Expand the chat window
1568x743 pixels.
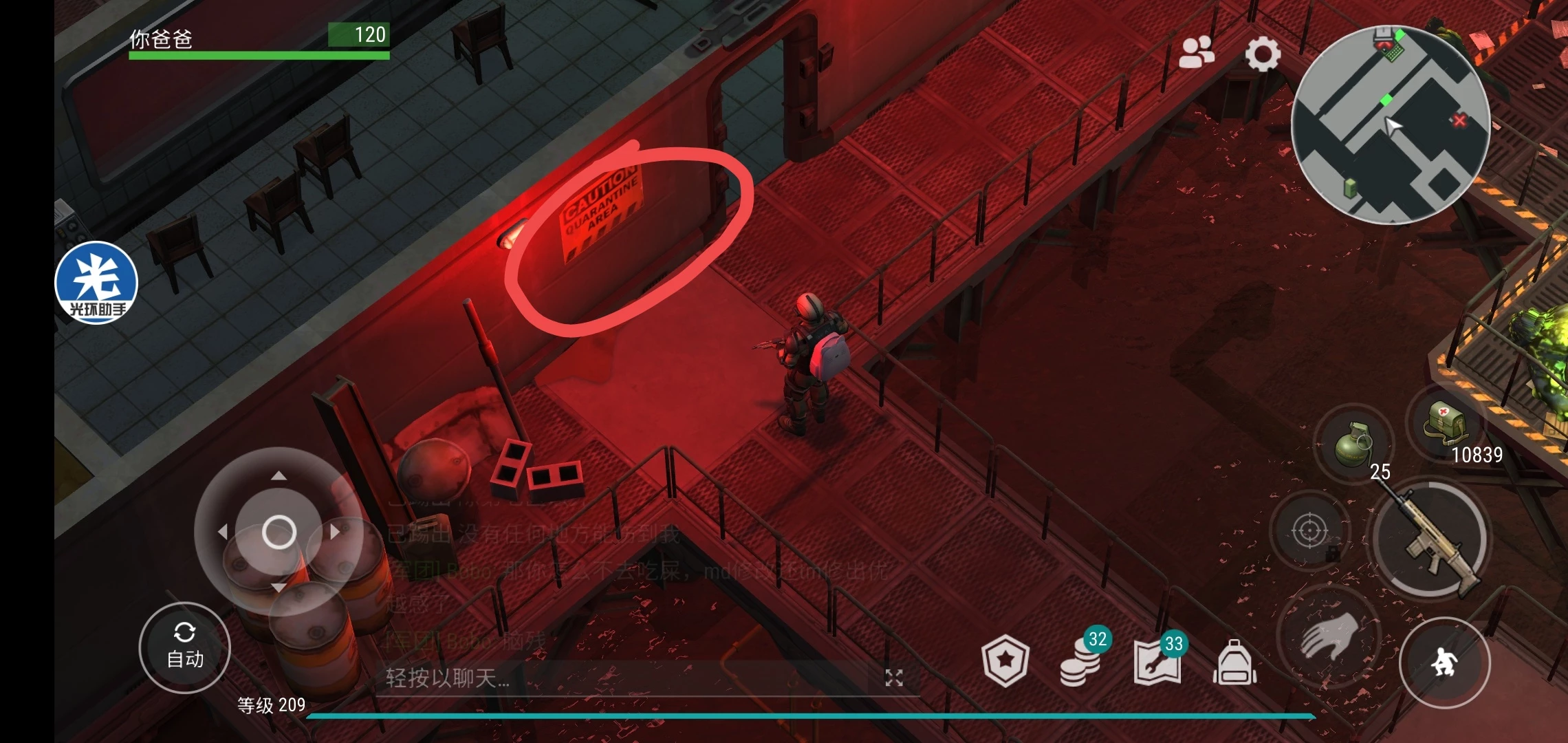[x=893, y=678]
